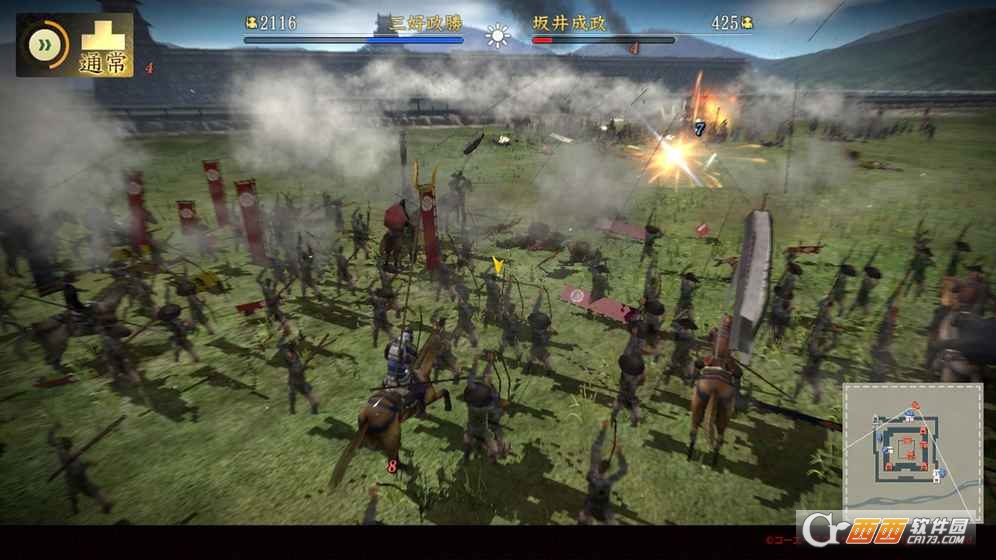The width and height of the screenshot is (996, 560).
Task: Toggle the fast-forward battle speed button
Action: [42, 45]
